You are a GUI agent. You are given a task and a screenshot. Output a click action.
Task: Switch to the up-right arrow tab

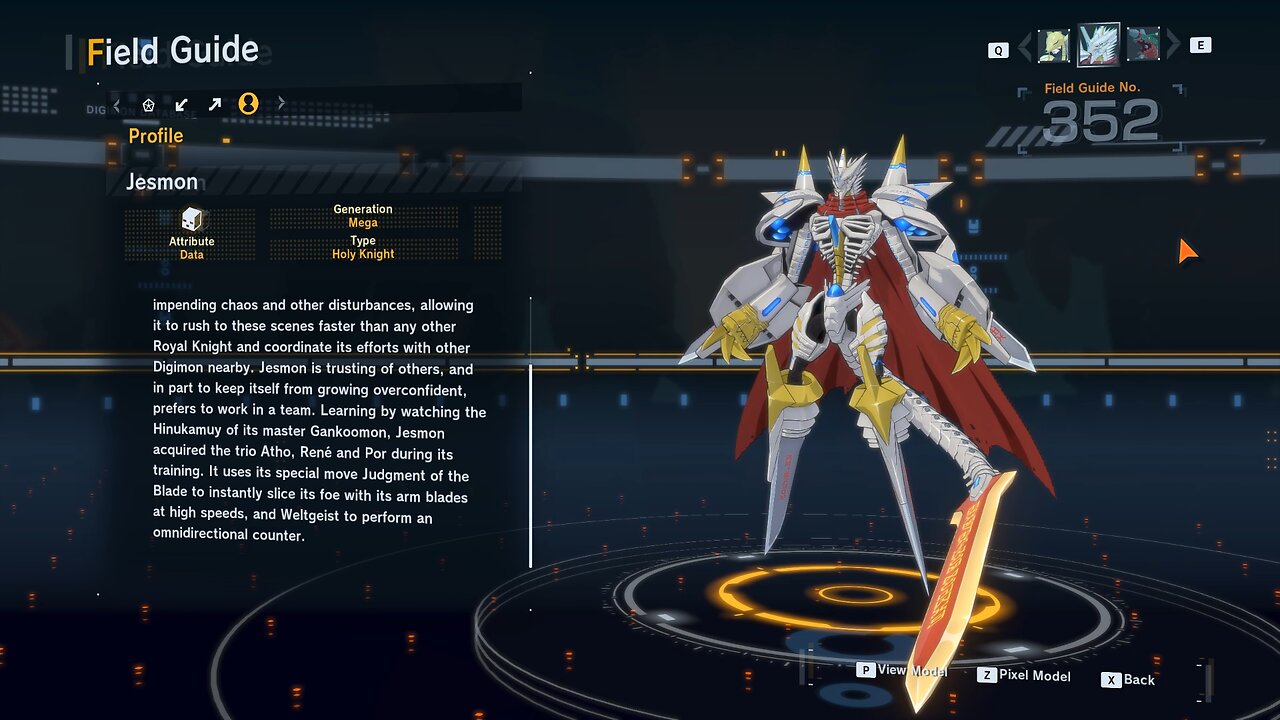(215, 104)
